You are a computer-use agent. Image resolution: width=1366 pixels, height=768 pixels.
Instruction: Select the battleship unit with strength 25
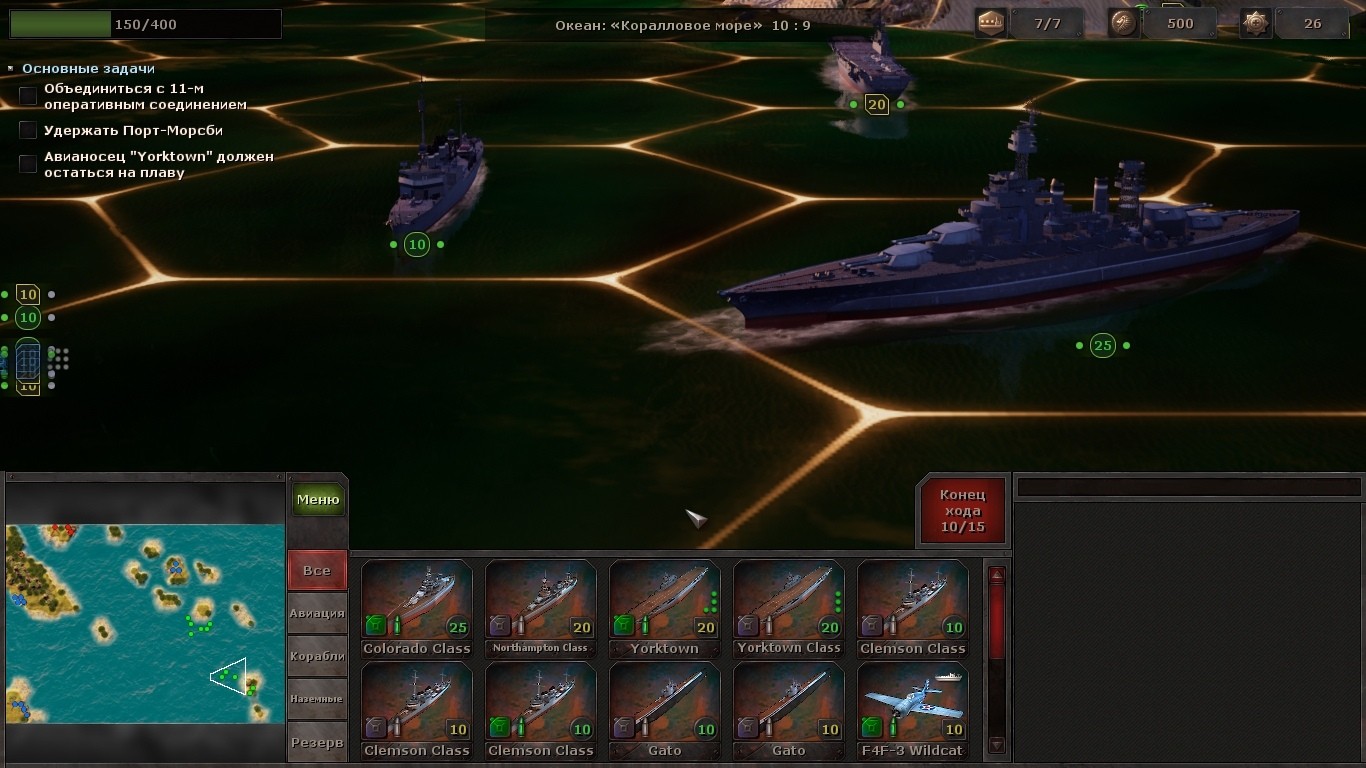coord(1010,250)
